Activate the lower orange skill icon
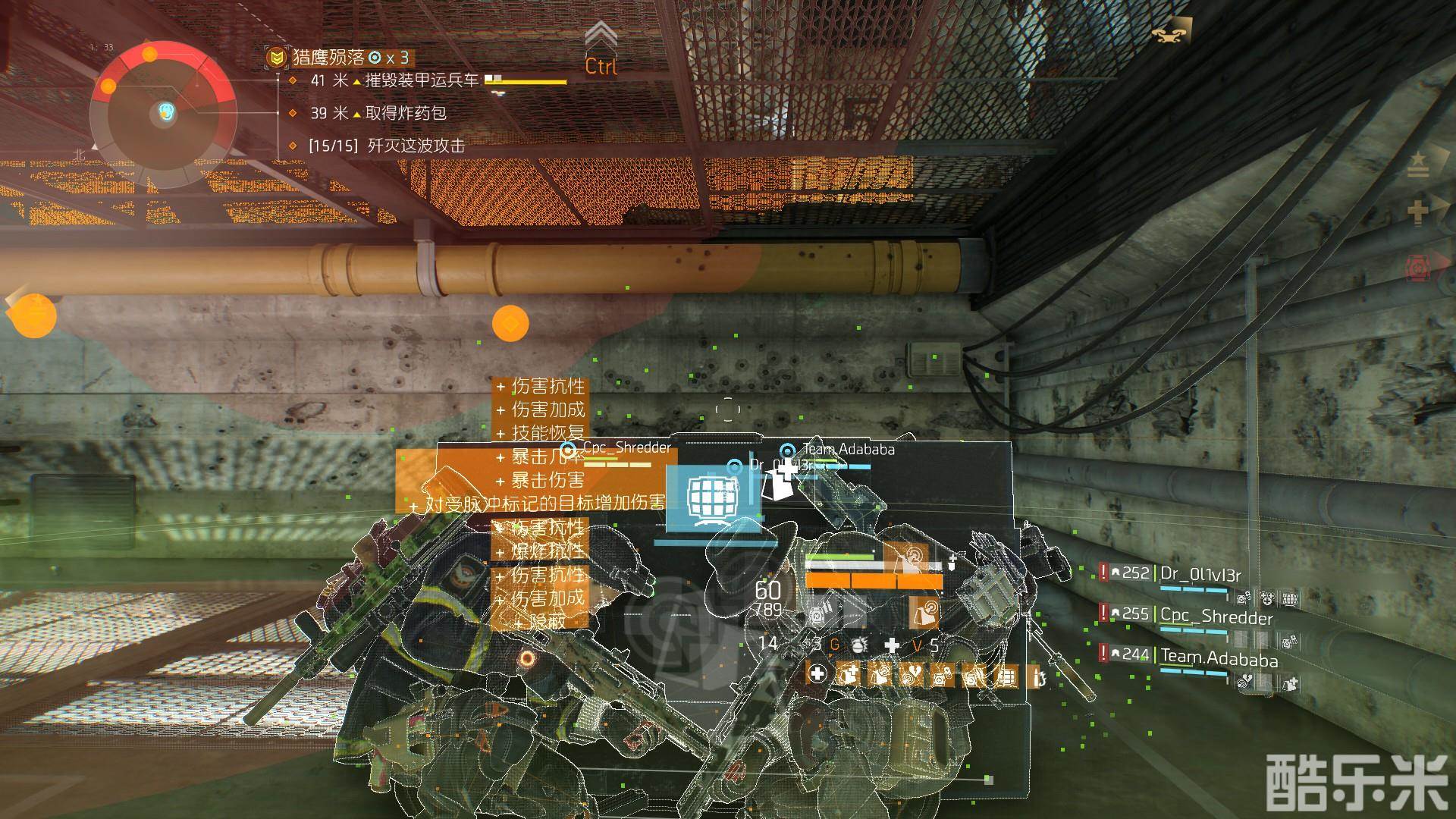This screenshot has height=819, width=1456. pyautogui.click(x=924, y=611)
